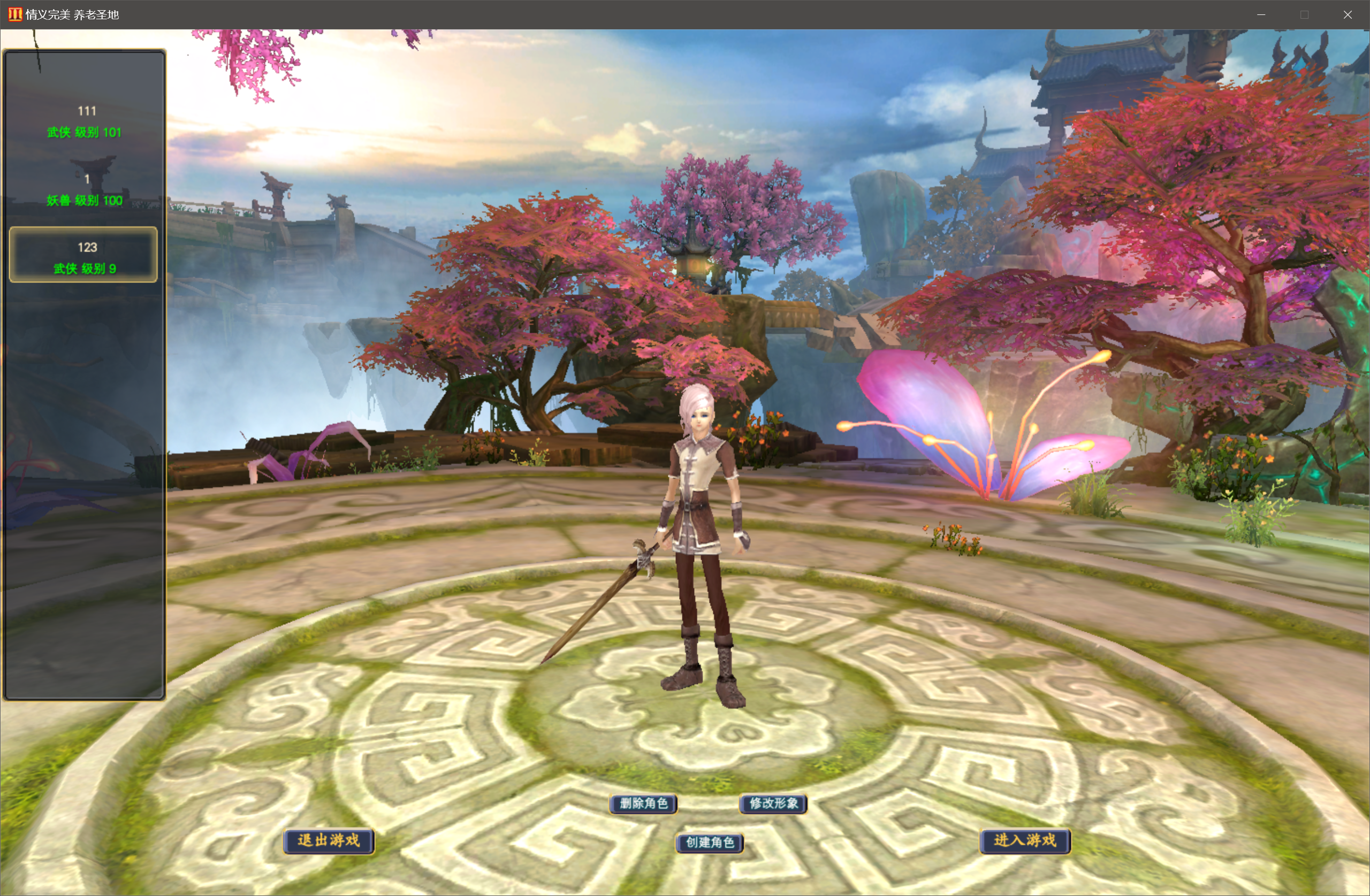The width and height of the screenshot is (1370, 896).
Task: Select character 111 (武侠 级别 101)
Action: click(85, 121)
